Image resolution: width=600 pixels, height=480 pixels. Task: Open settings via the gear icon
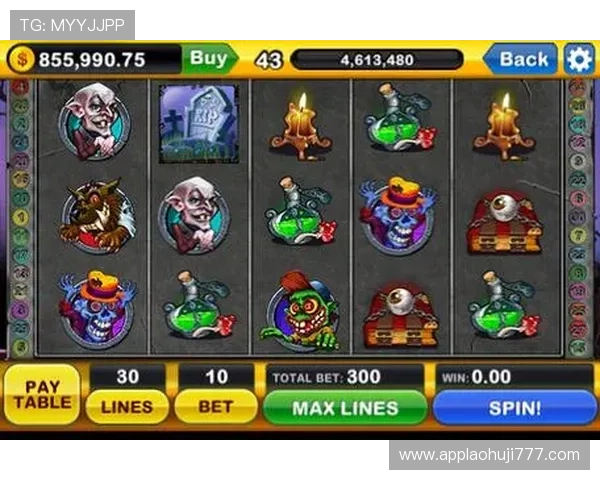pos(579,59)
